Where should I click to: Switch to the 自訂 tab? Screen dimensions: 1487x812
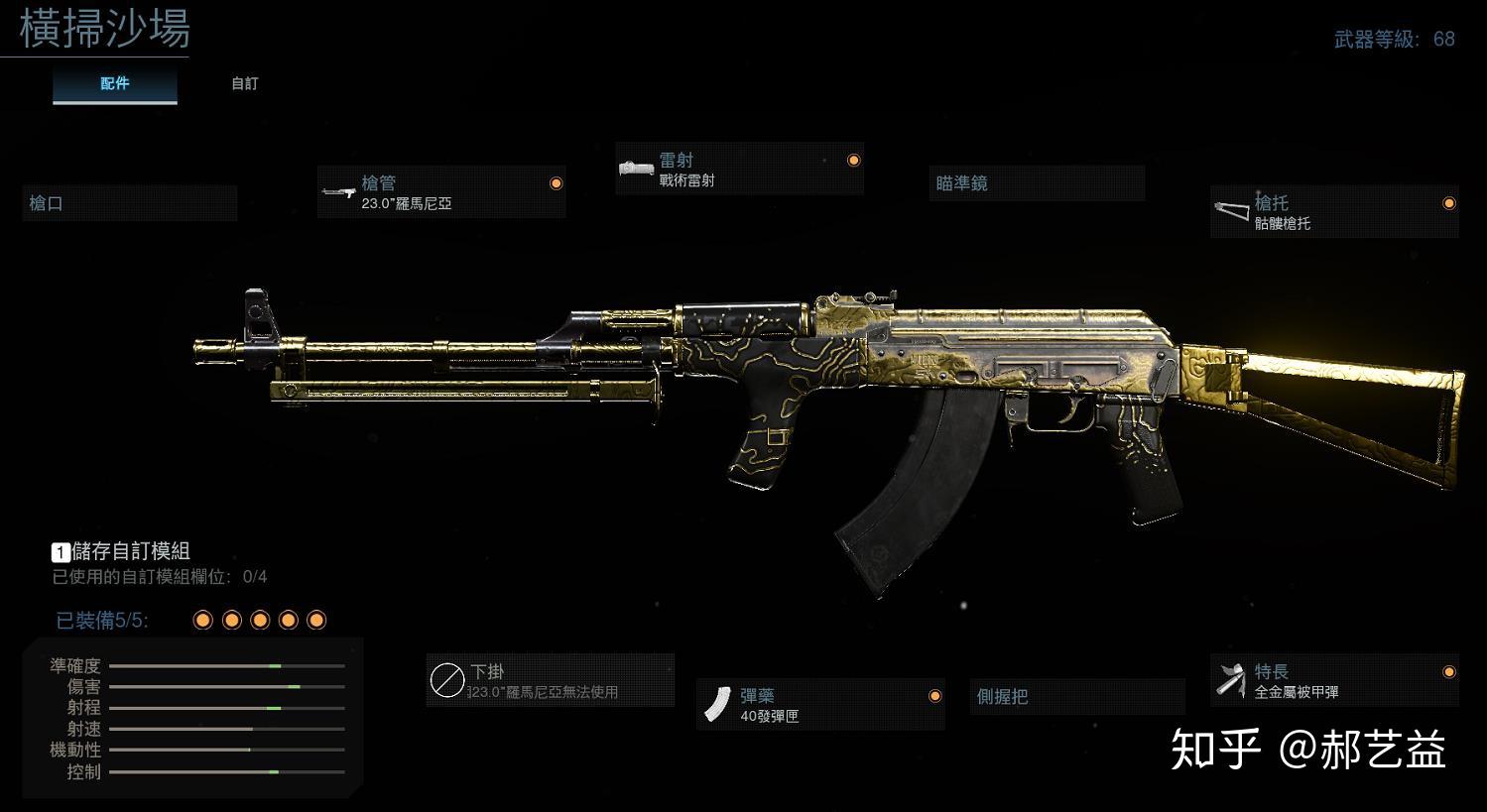pyautogui.click(x=243, y=83)
